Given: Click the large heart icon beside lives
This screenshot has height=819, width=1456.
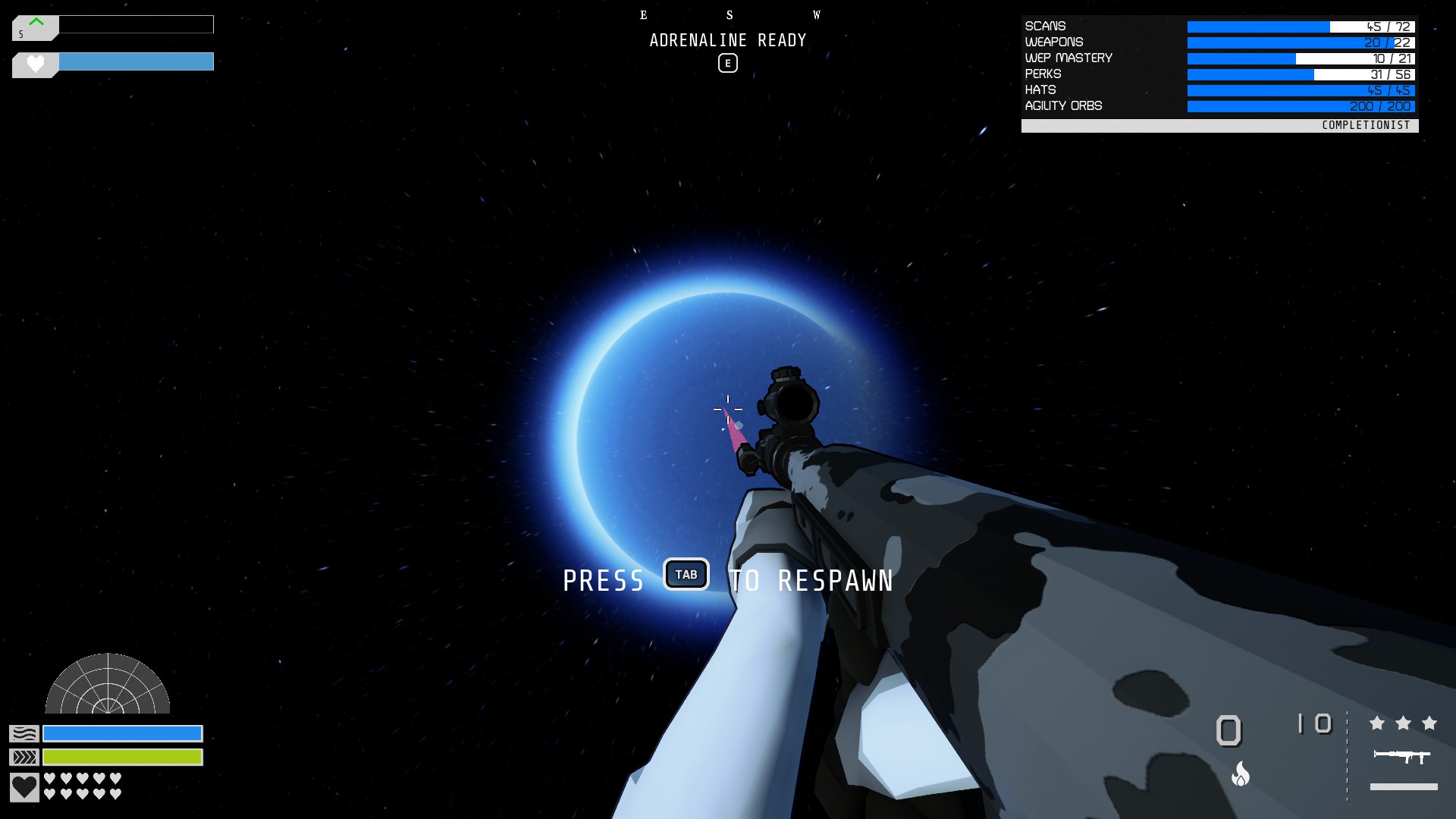Looking at the screenshot, I should pyautogui.click(x=24, y=787).
